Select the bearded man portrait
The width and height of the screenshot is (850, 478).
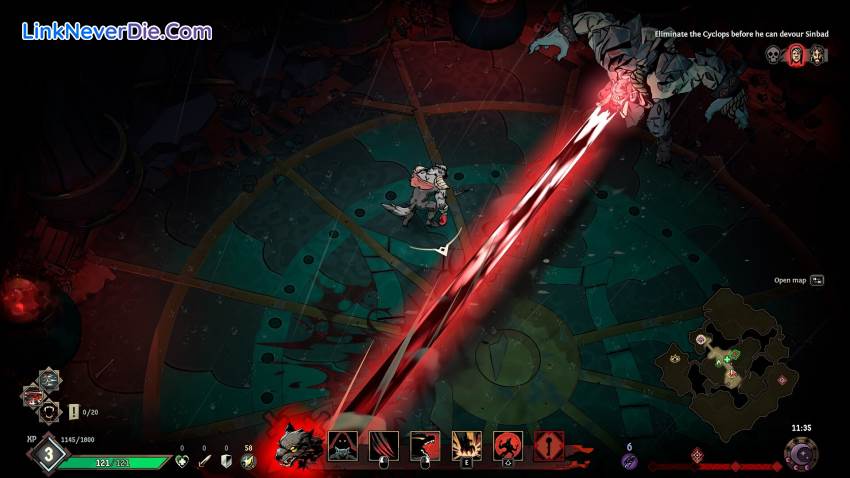click(x=818, y=55)
